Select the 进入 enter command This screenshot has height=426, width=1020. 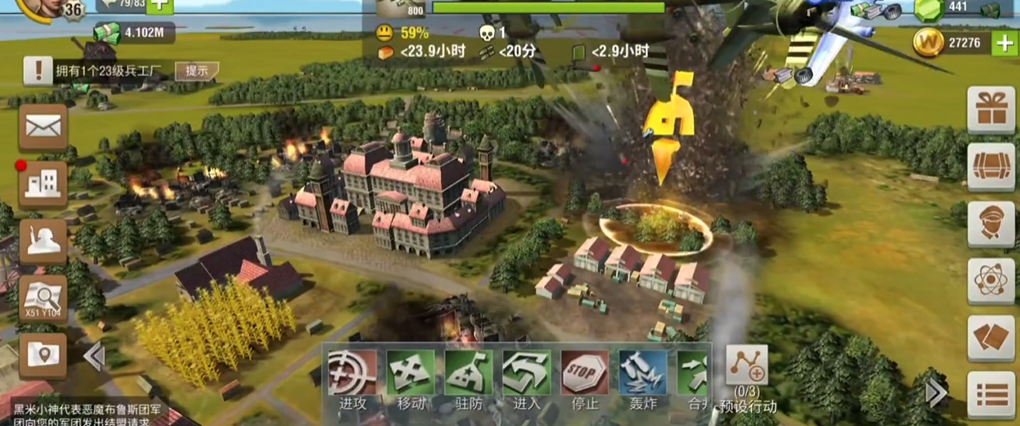(x=527, y=374)
